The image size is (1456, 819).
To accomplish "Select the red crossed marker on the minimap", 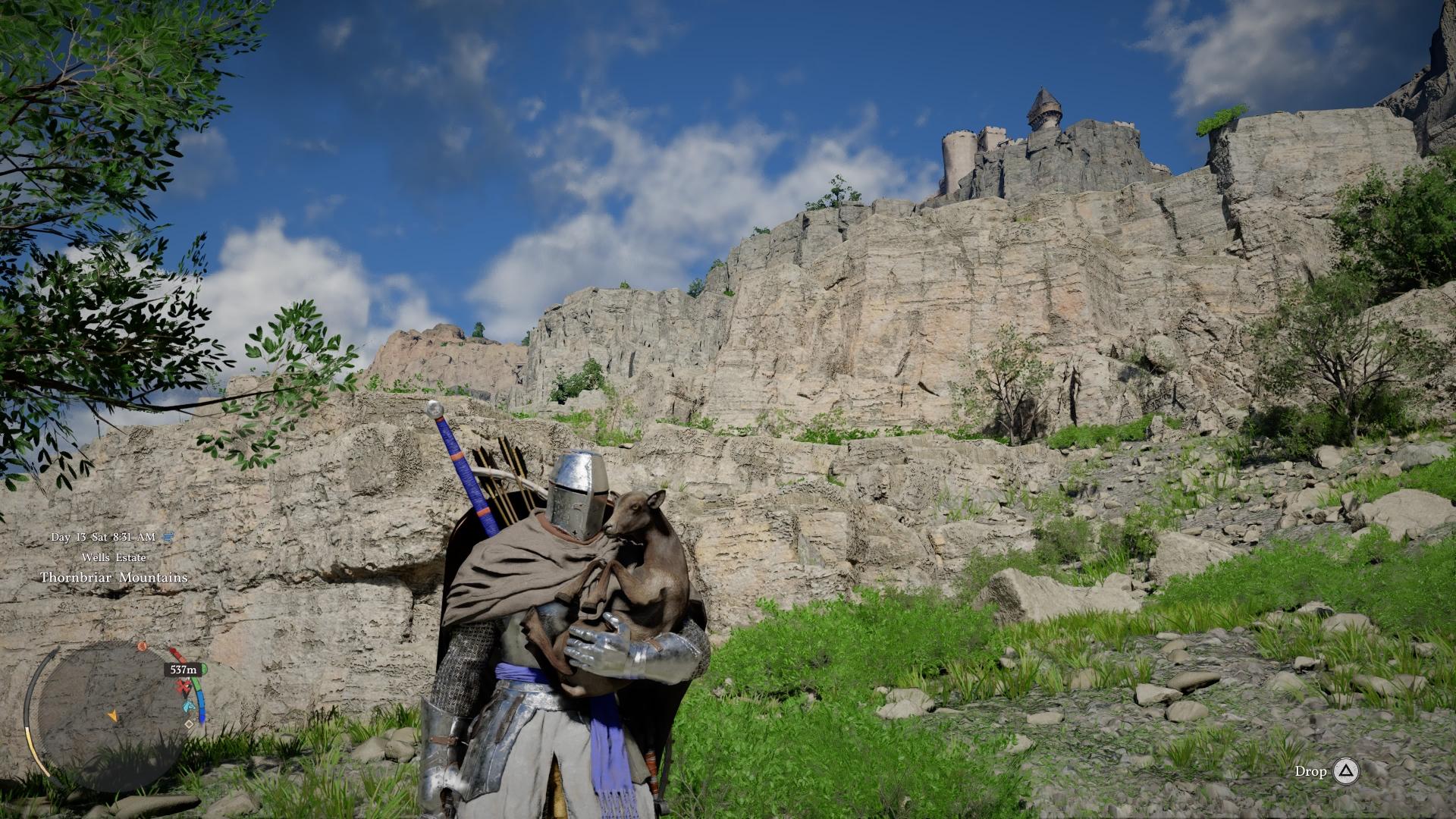I will click(183, 688).
